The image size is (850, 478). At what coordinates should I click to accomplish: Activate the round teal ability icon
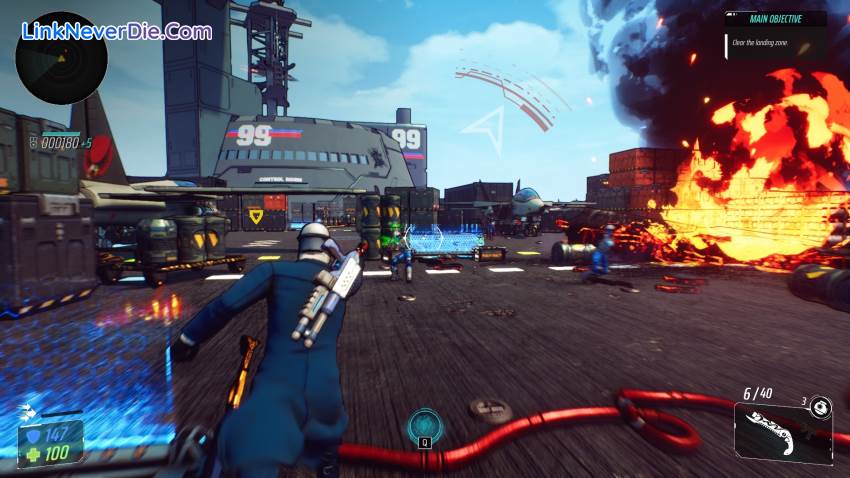(x=424, y=425)
